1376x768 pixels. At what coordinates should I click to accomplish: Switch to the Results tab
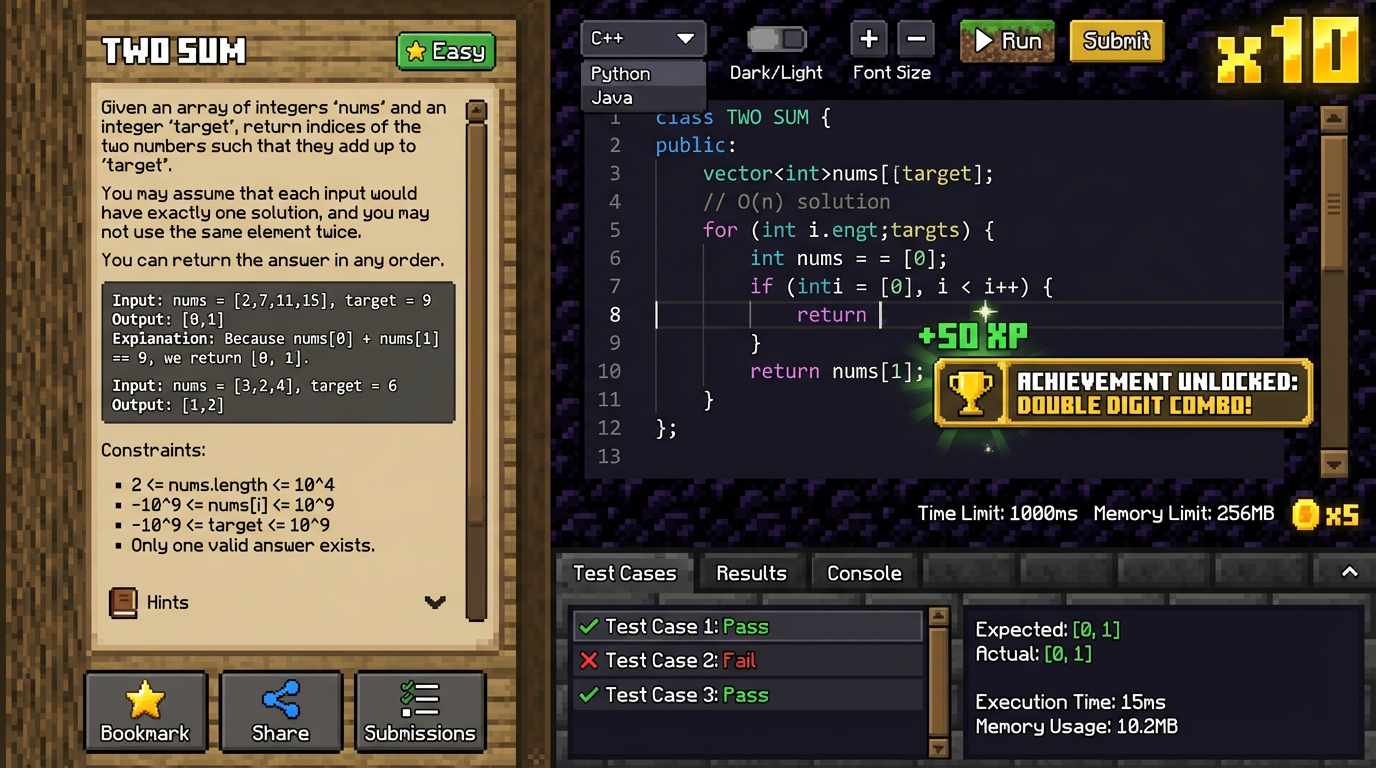pos(751,573)
